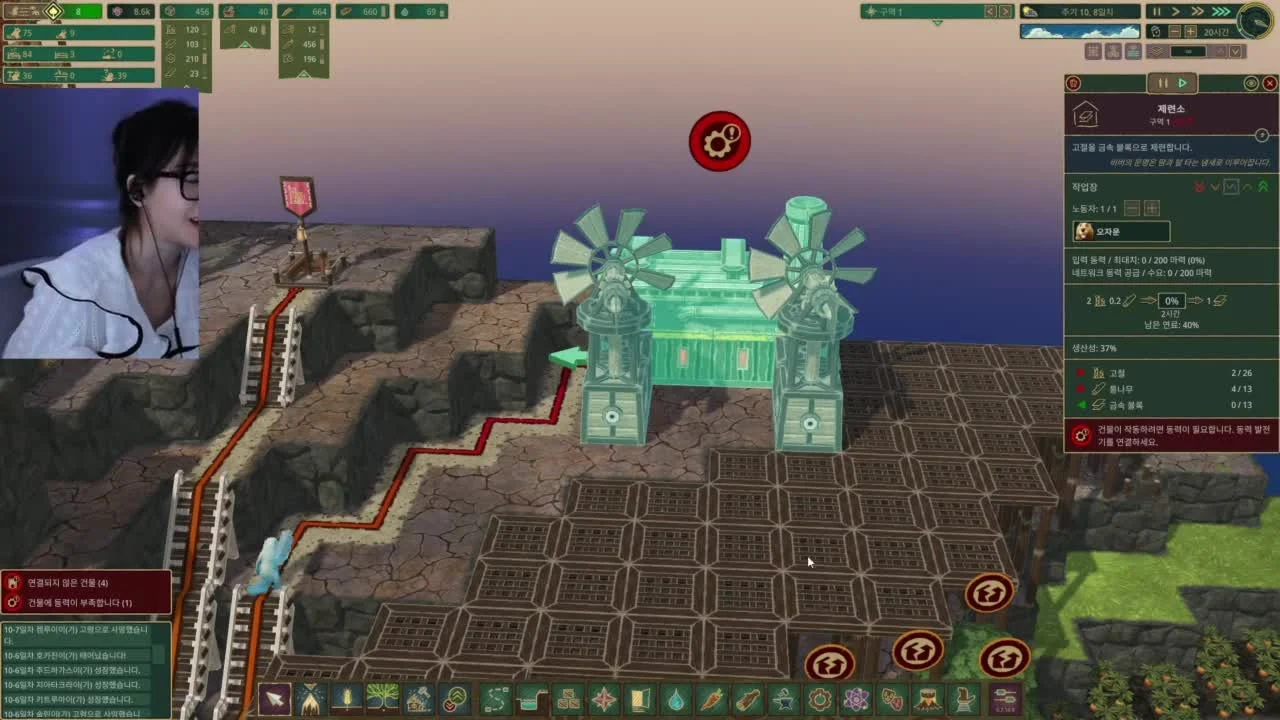Open the wood log building category

click(x=748, y=698)
